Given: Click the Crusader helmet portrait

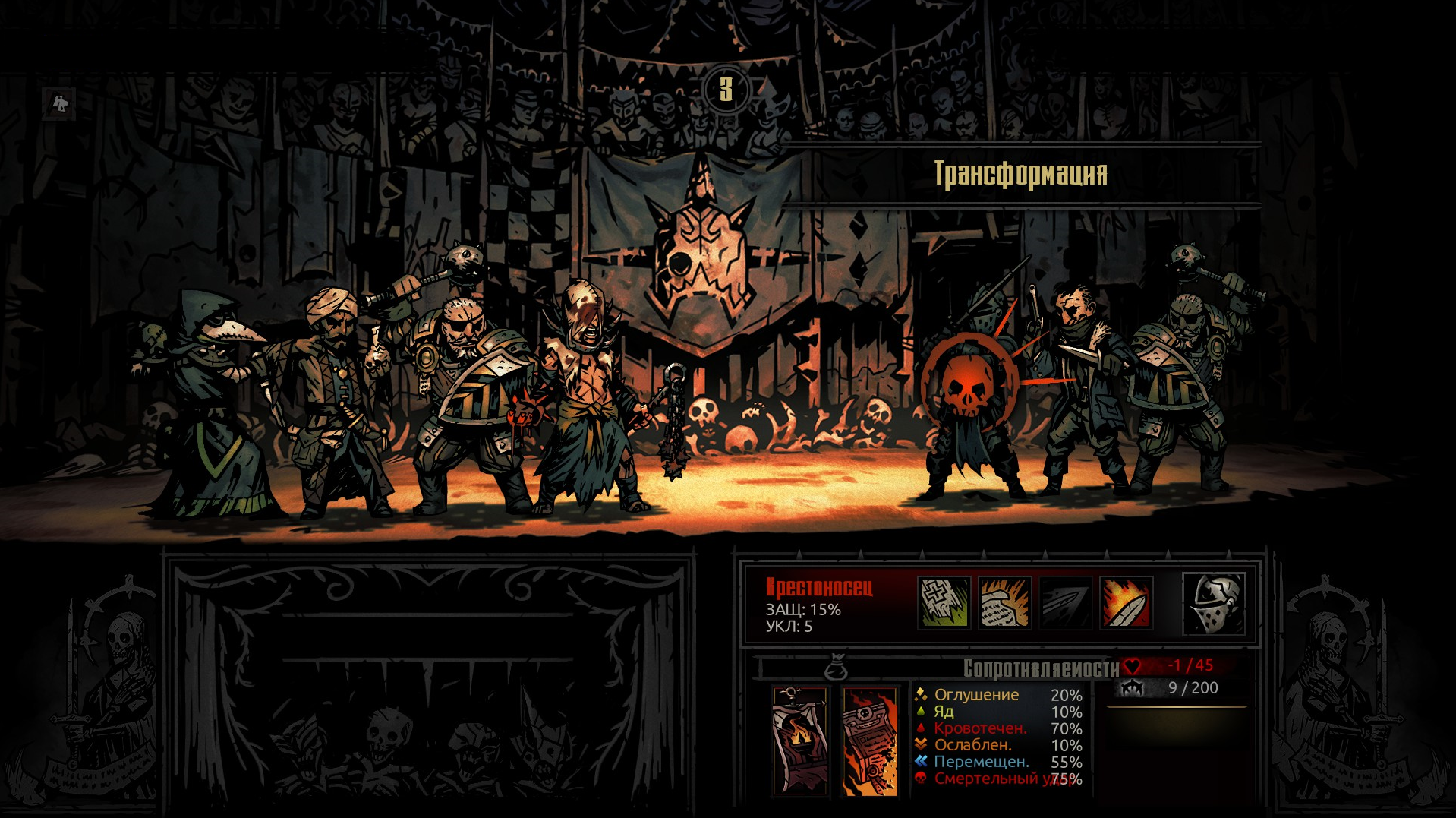Looking at the screenshot, I should (x=1214, y=604).
